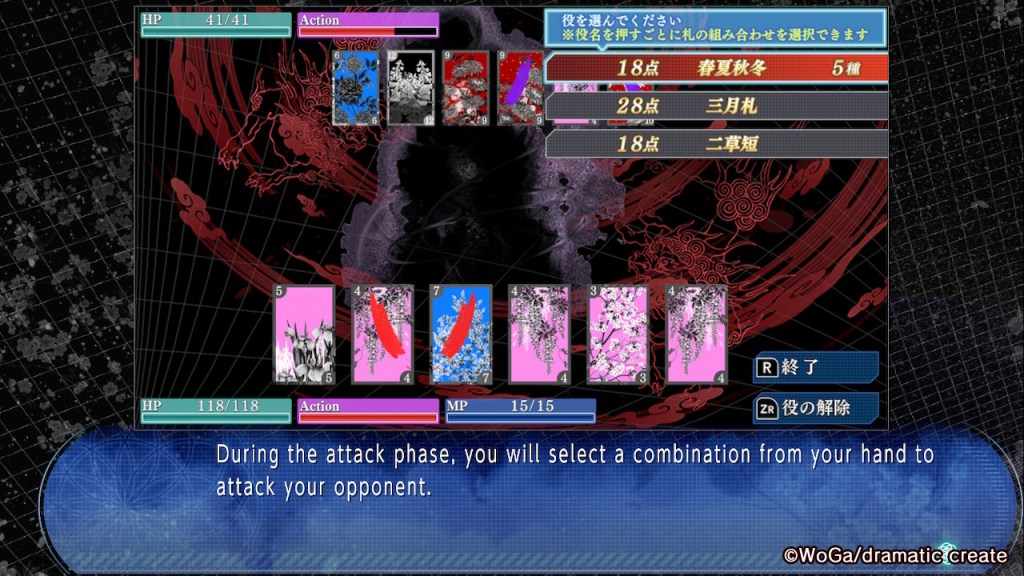Pick the 18点 二草短 combination
Image resolution: width=1024 pixels, height=576 pixels.
(716, 143)
